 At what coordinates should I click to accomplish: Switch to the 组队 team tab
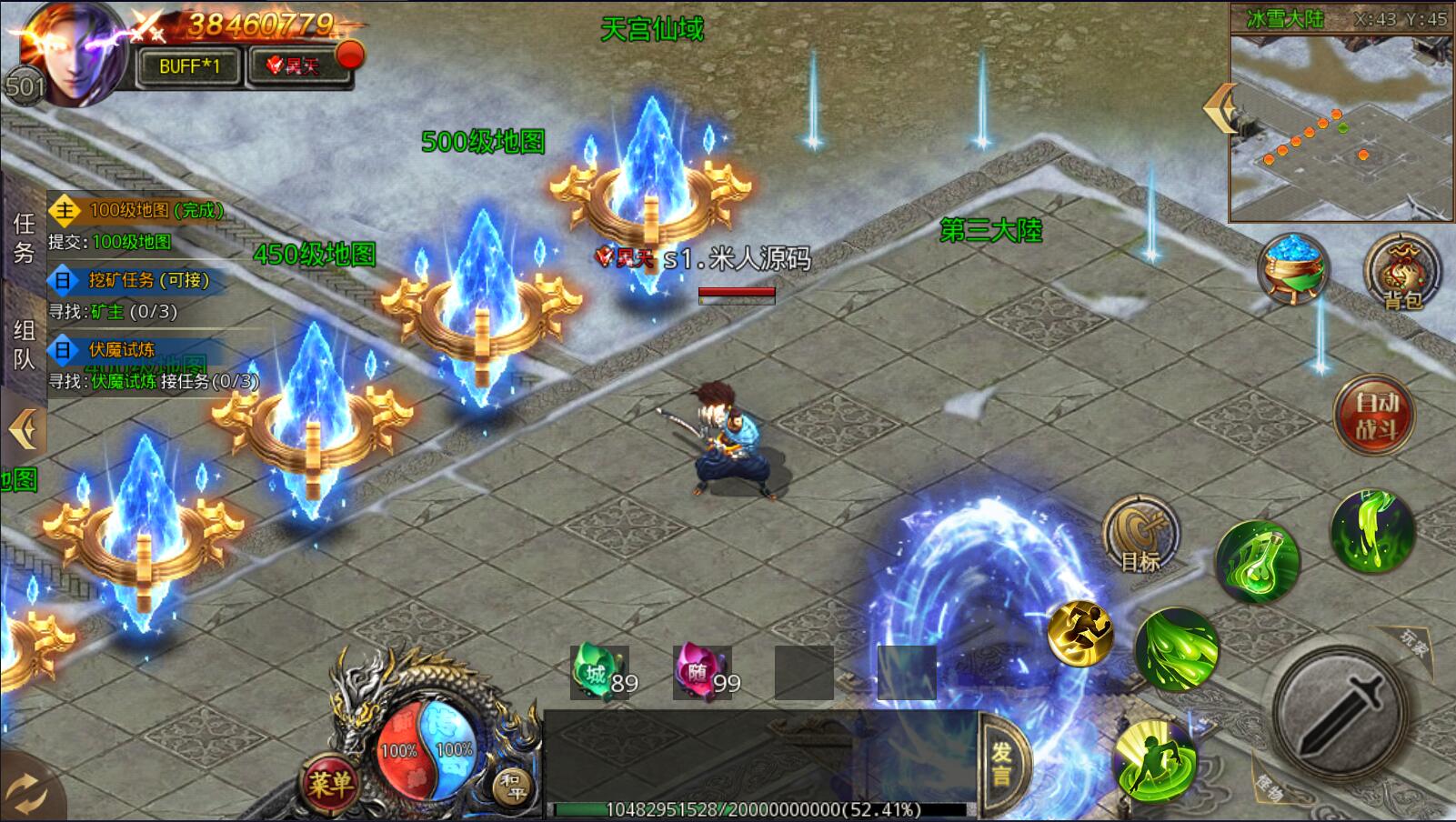pos(24,345)
